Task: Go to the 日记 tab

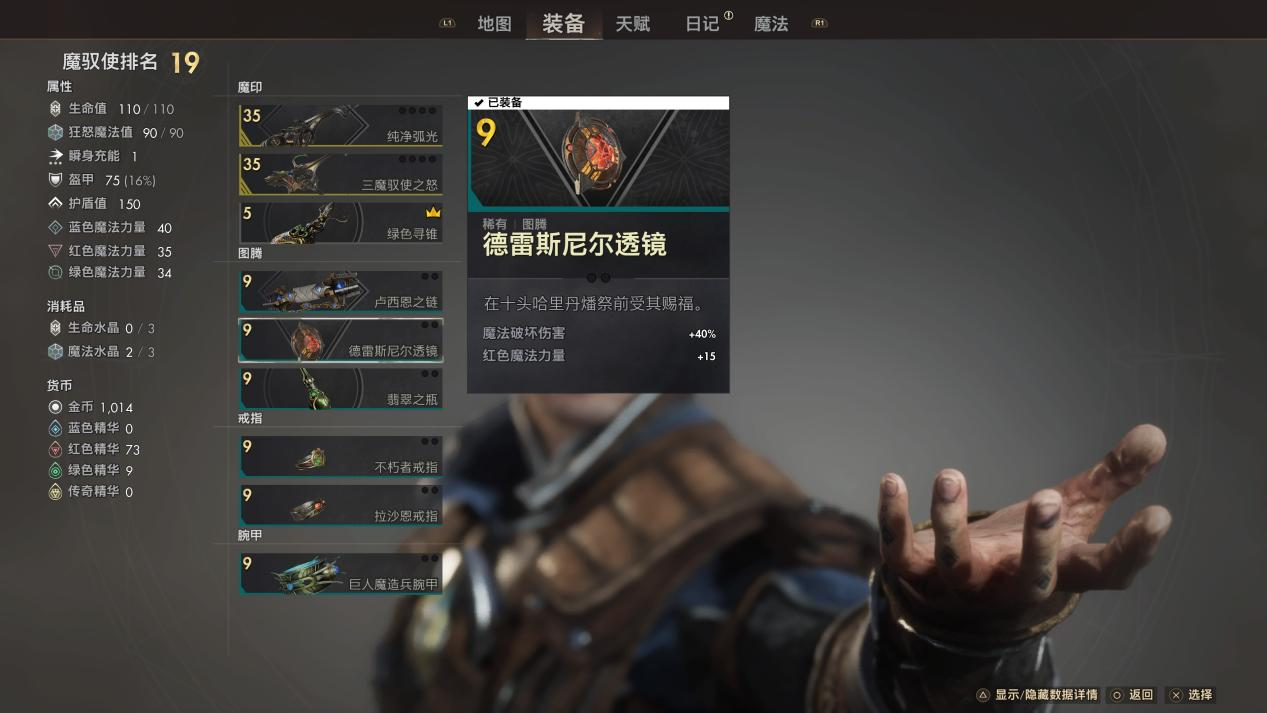Action: tap(702, 24)
